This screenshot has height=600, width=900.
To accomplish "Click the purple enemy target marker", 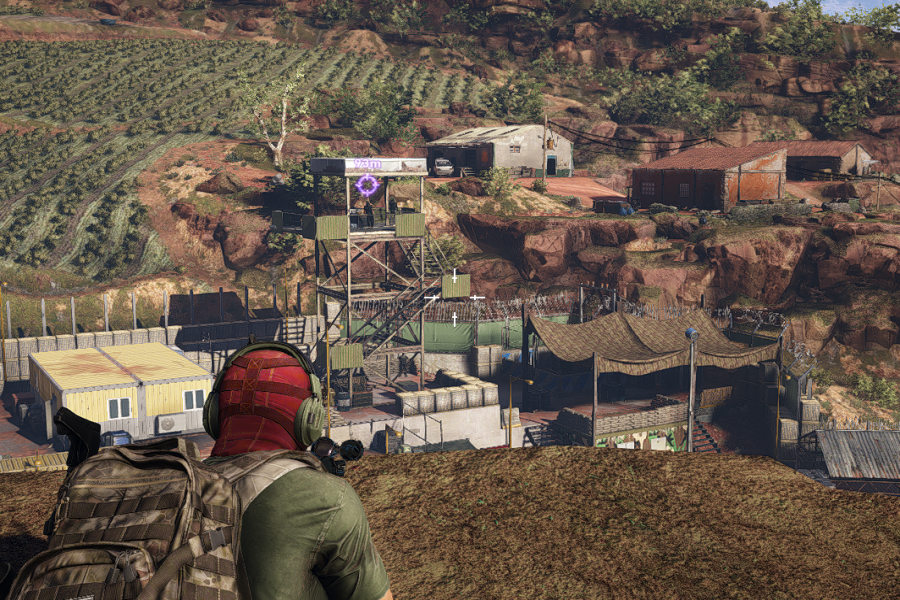I will tap(368, 184).
